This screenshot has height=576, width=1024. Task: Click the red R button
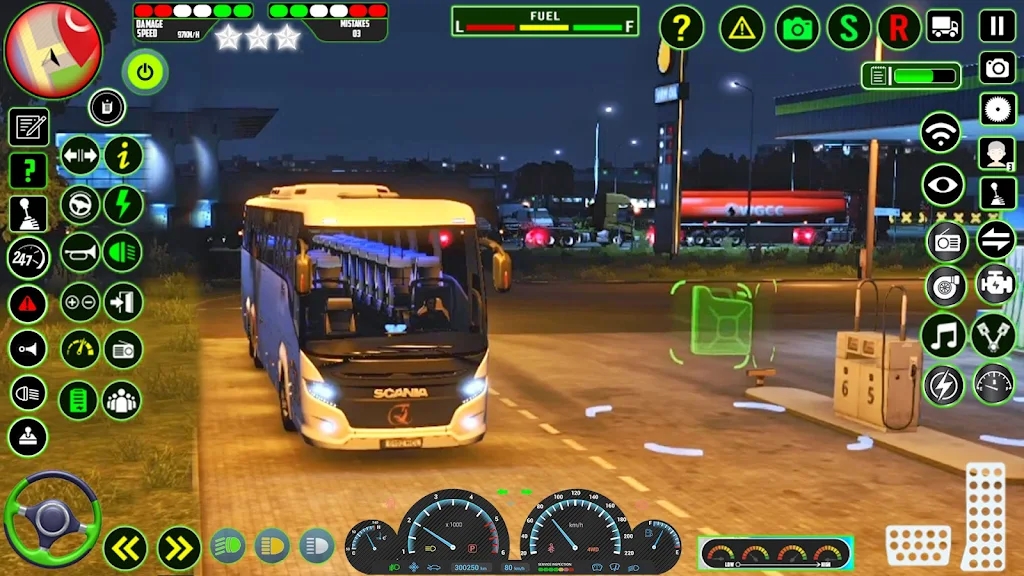point(899,28)
